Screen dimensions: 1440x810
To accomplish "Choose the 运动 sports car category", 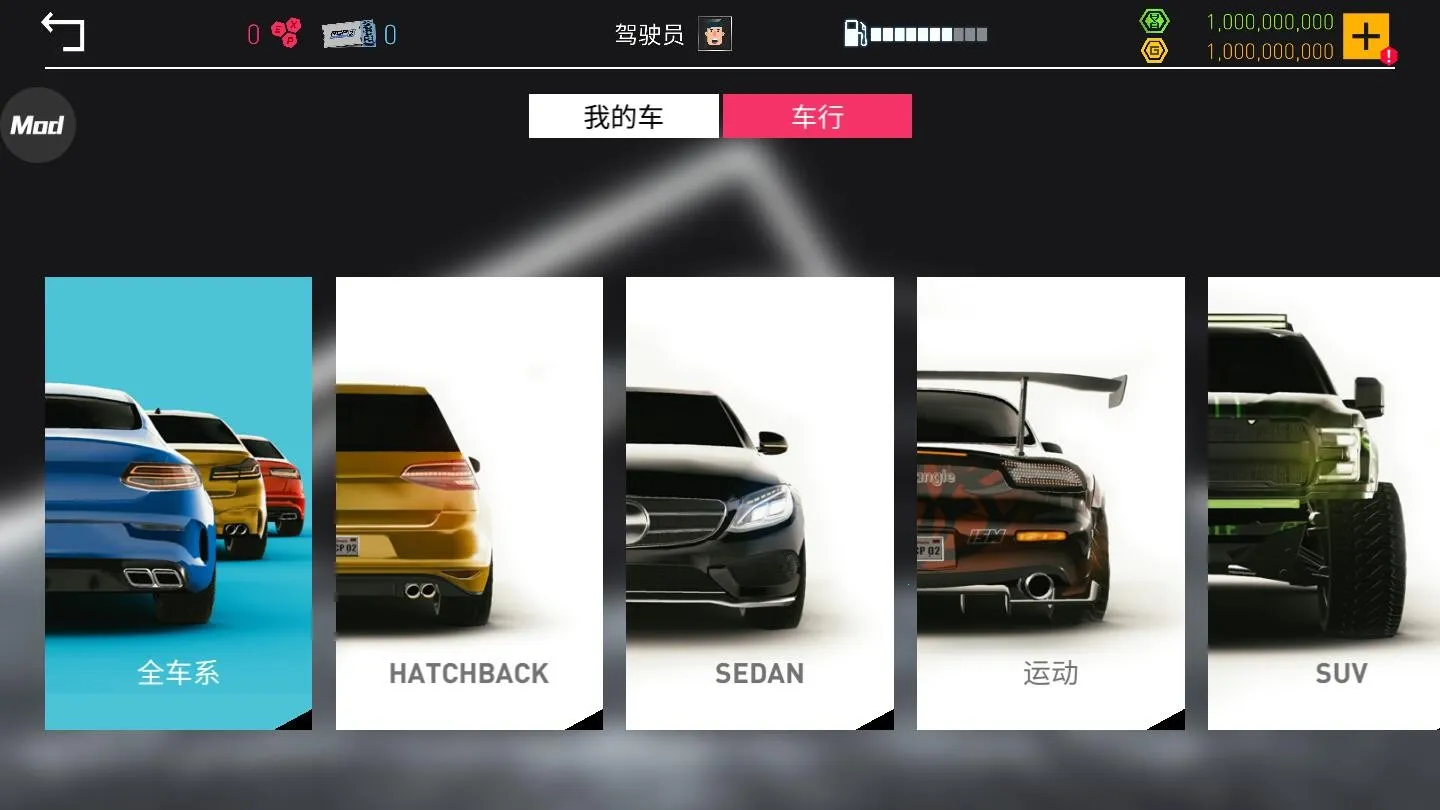I will (1050, 502).
